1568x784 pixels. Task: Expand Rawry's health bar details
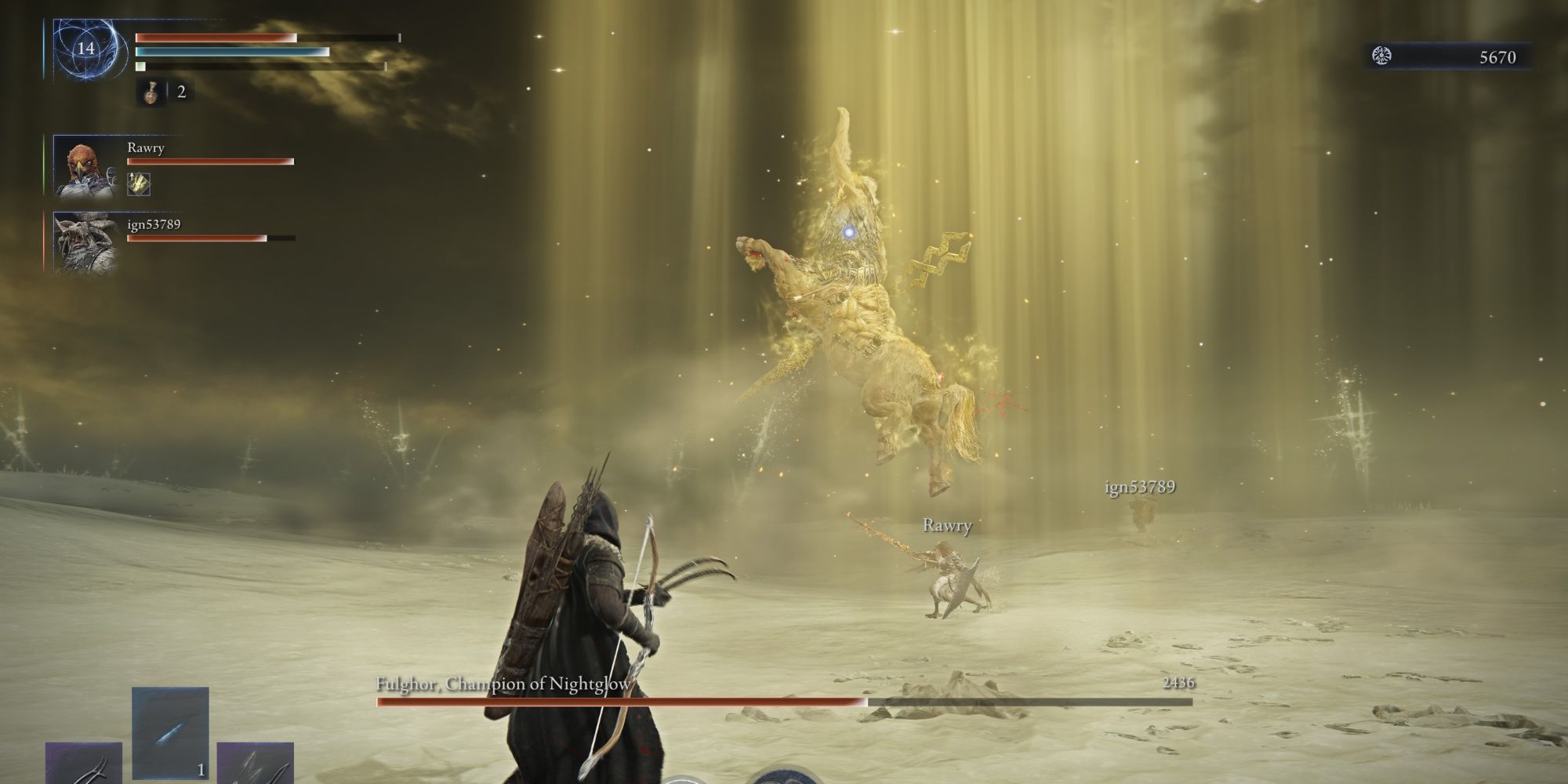(x=209, y=162)
